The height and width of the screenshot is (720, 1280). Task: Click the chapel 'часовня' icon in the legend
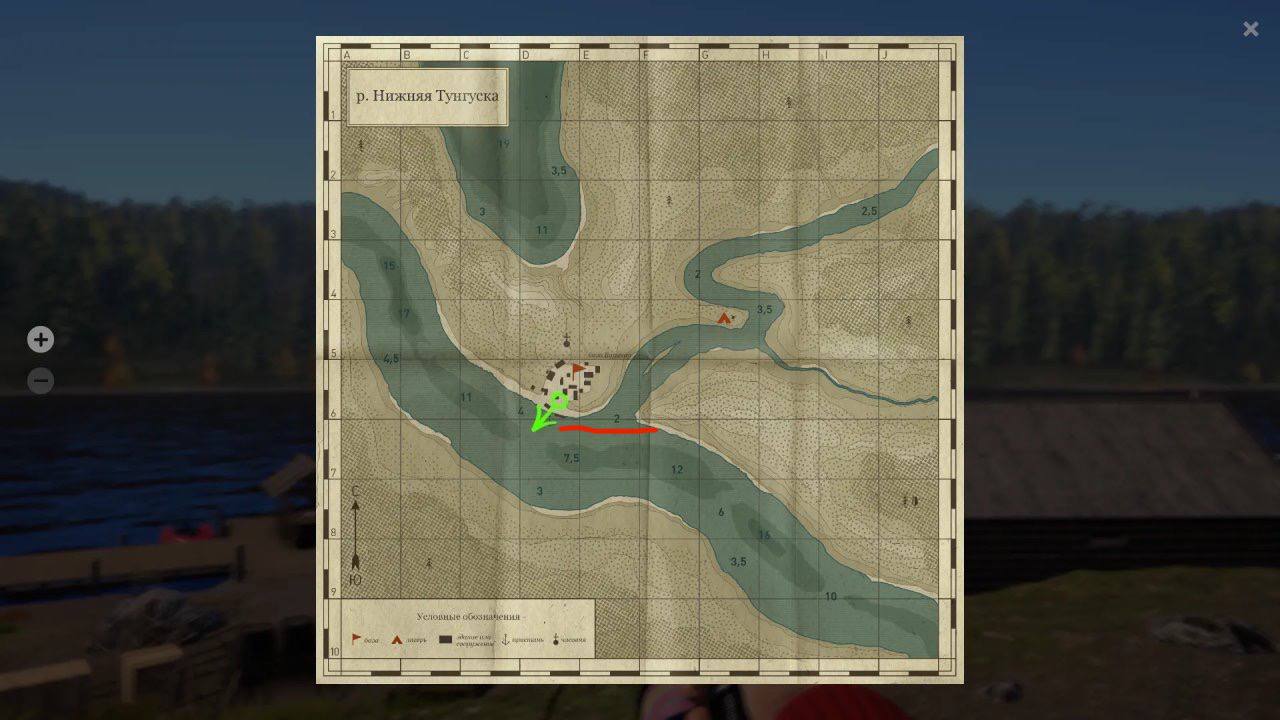point(556,640)
